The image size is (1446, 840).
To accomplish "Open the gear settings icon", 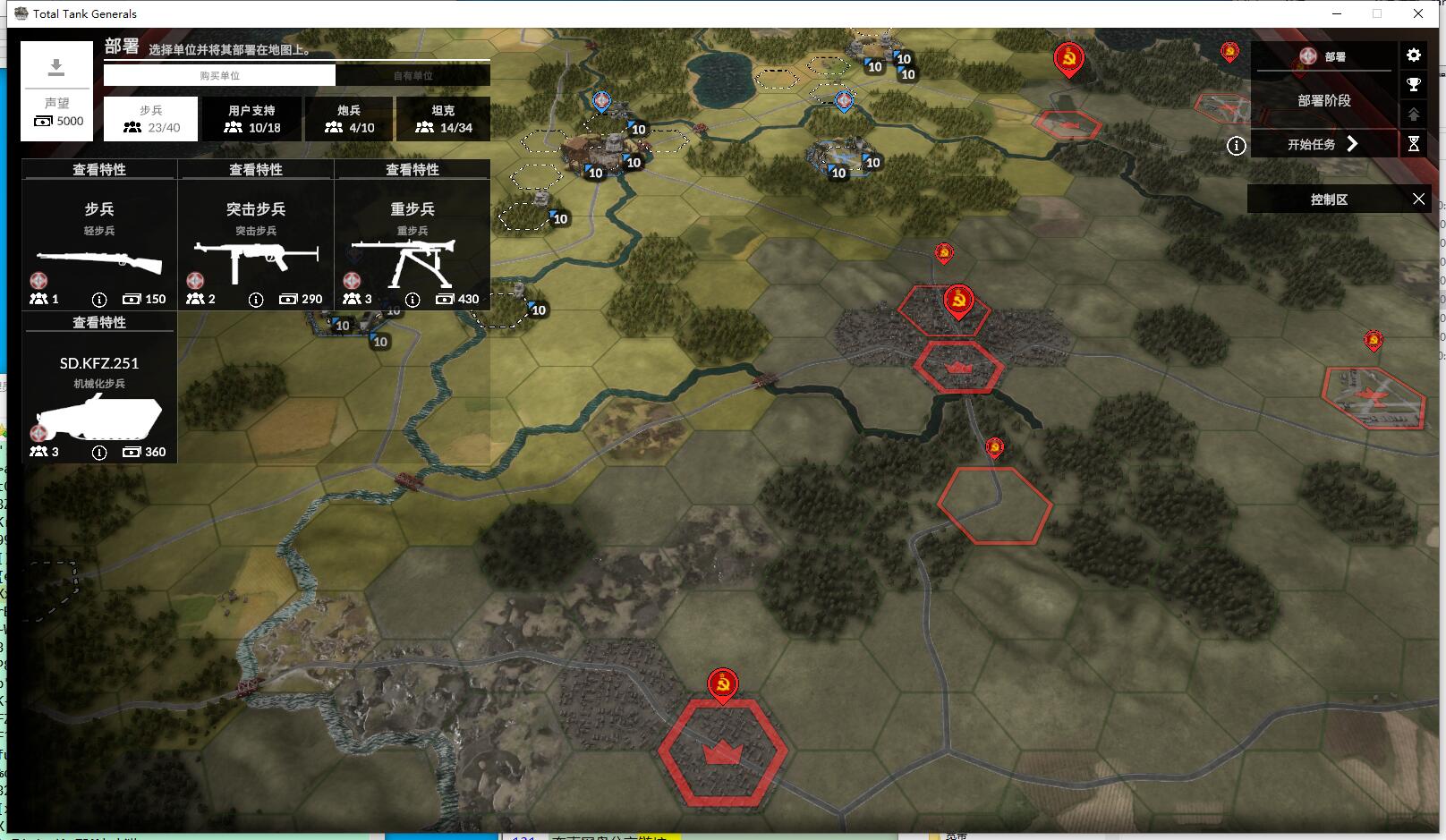I will [1414, 55].
